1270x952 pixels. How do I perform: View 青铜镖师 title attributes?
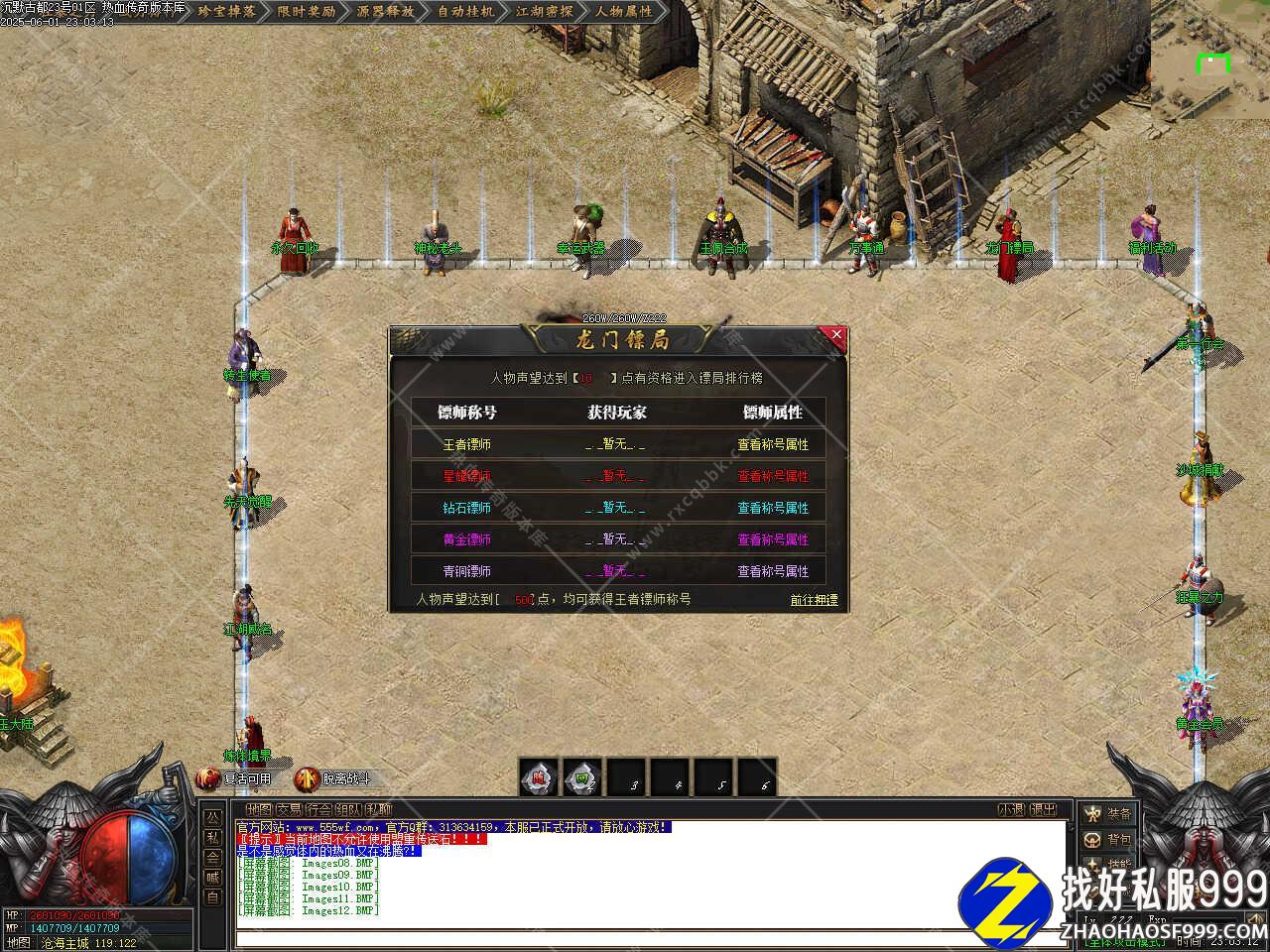[773, 571]
